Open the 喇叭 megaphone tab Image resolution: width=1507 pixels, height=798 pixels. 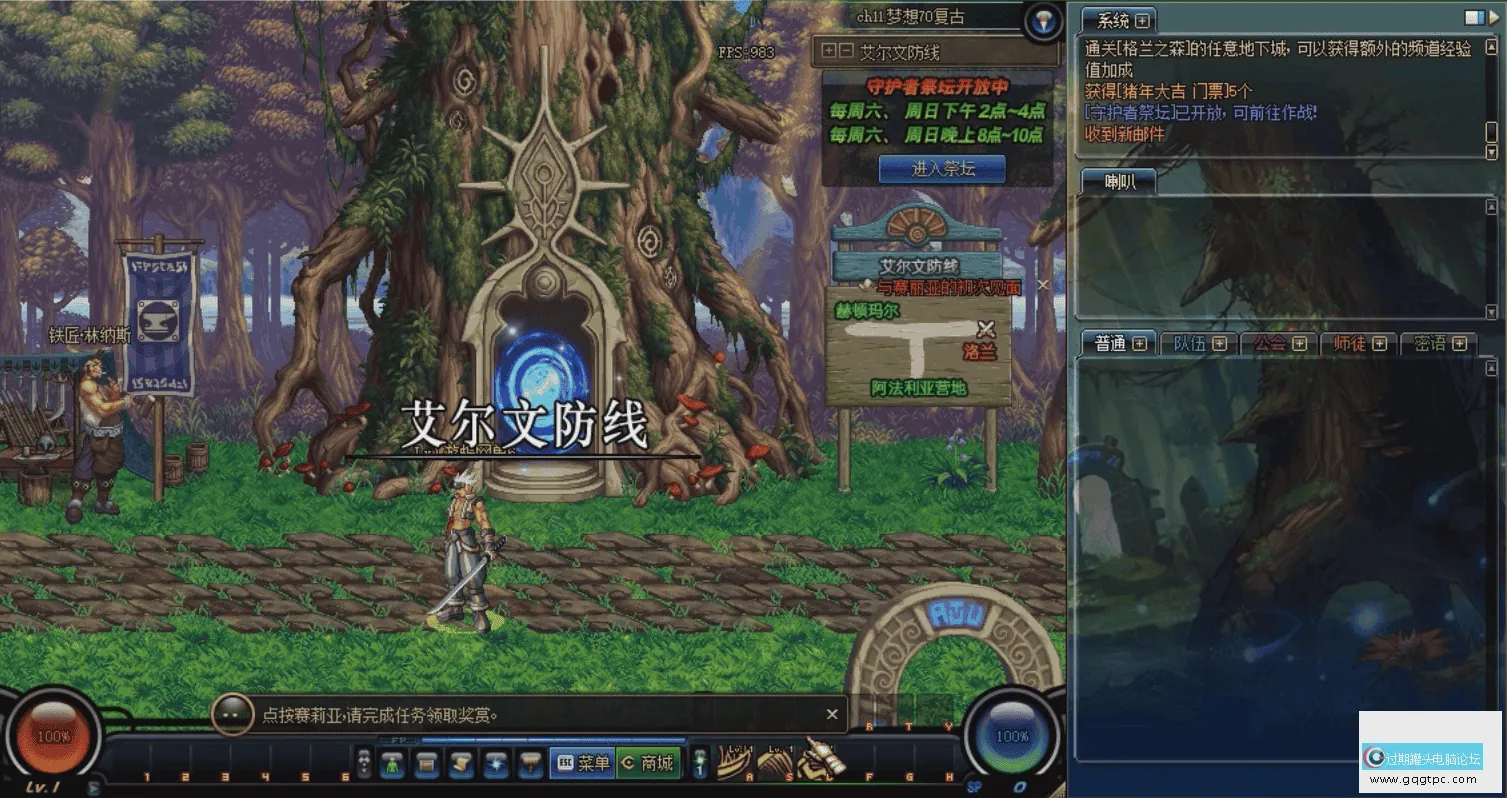[1119, 182]
